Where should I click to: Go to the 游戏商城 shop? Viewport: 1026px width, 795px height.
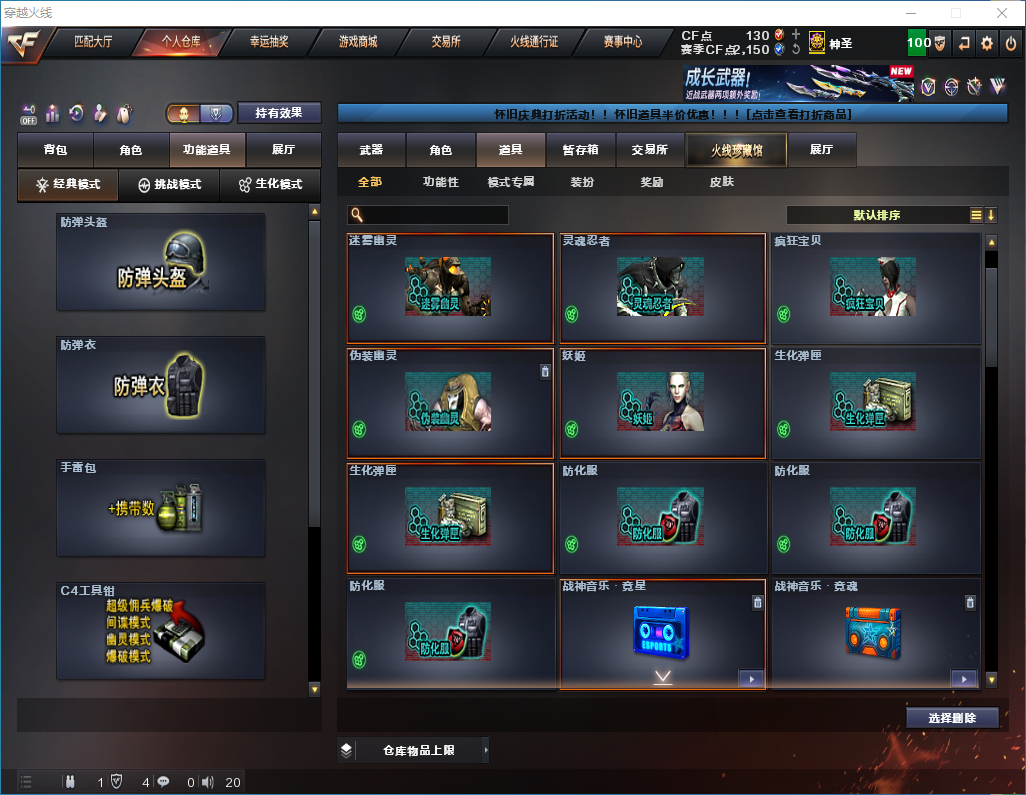[x=357, y=42]
